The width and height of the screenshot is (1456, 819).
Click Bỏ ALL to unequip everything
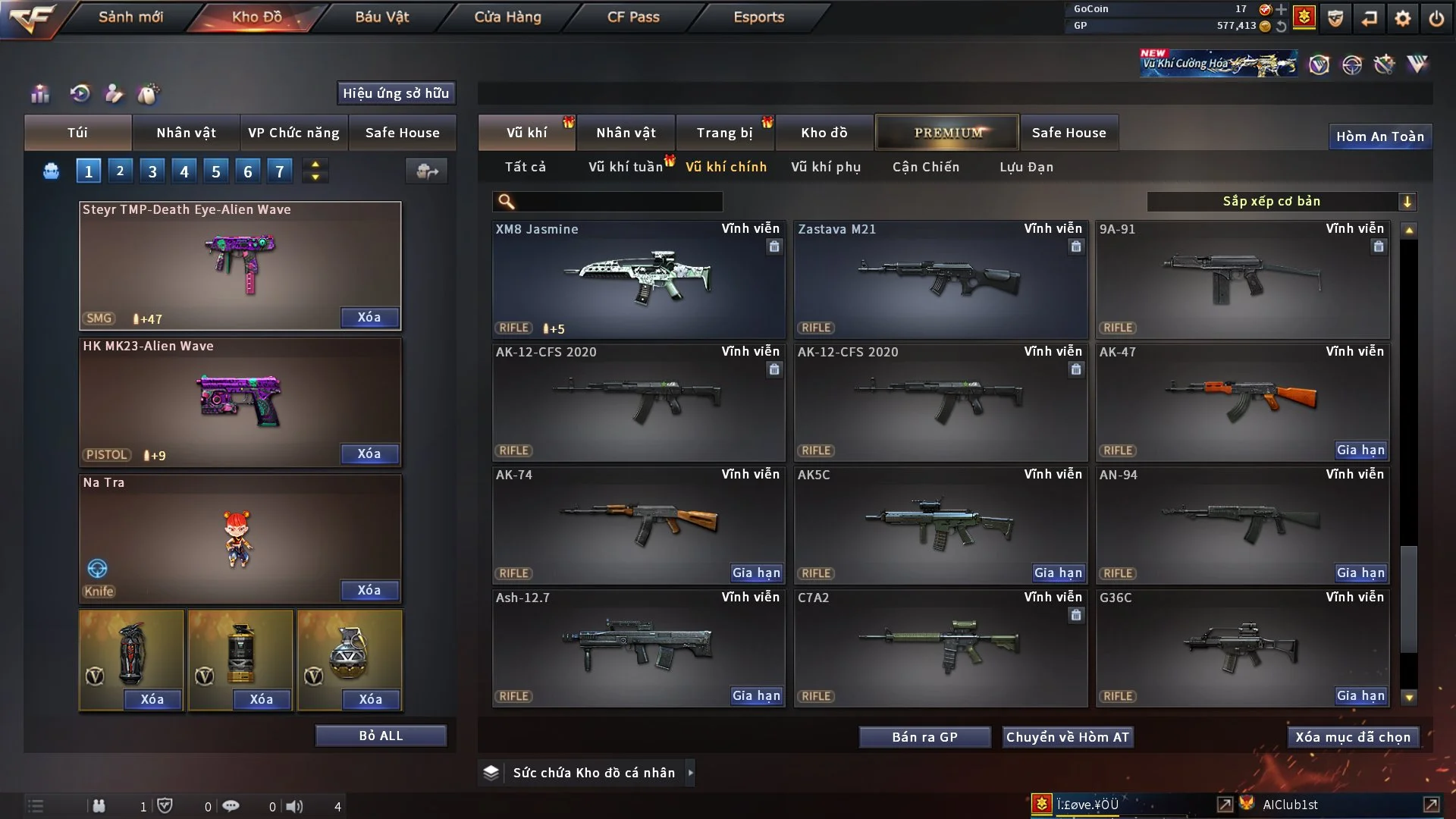coord(381,736)
